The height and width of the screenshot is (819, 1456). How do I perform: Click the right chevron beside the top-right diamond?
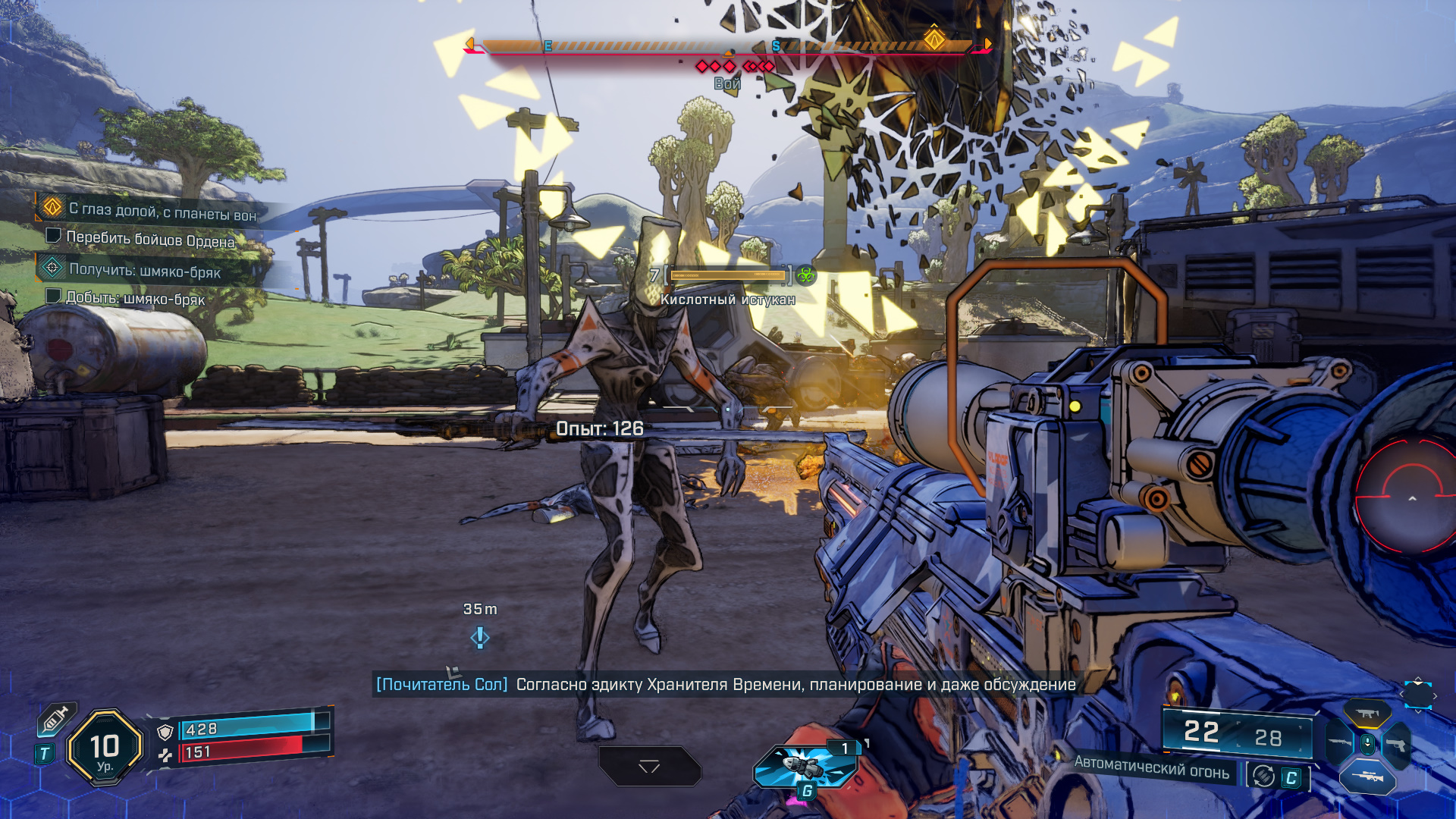1436,695
